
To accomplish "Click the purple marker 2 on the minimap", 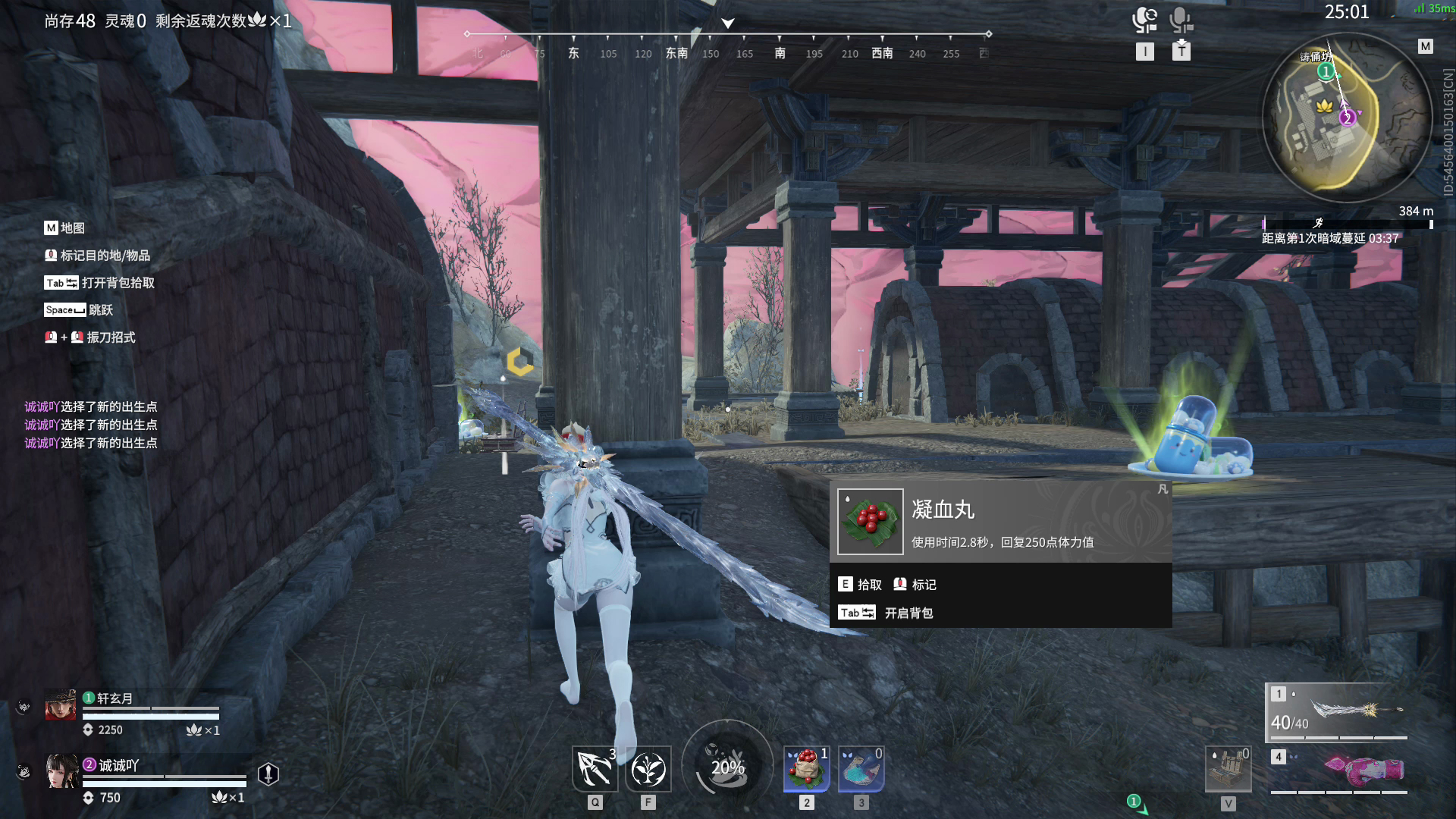I will click(x=1347, y=118).
